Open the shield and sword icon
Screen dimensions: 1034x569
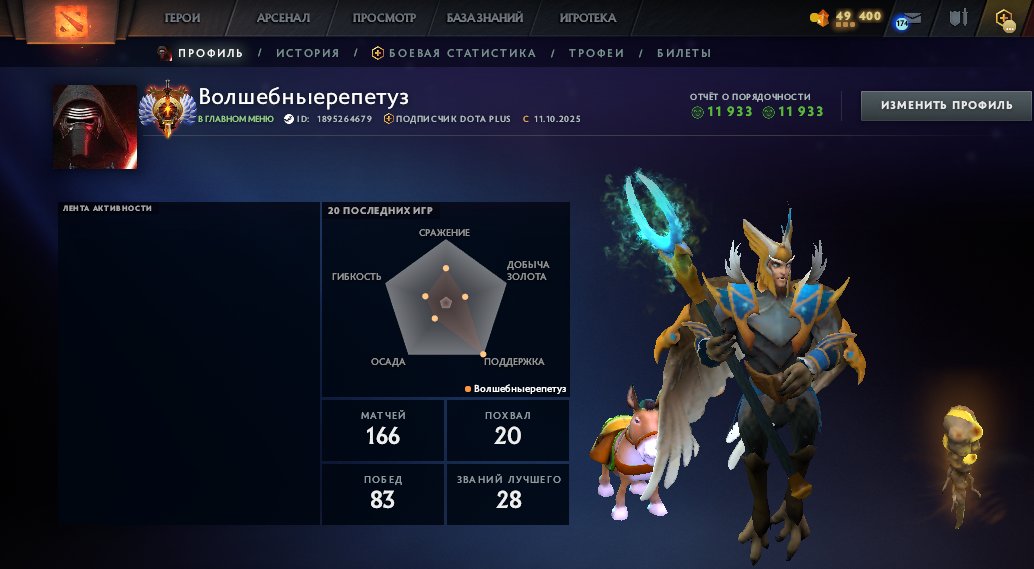(959, 18)
